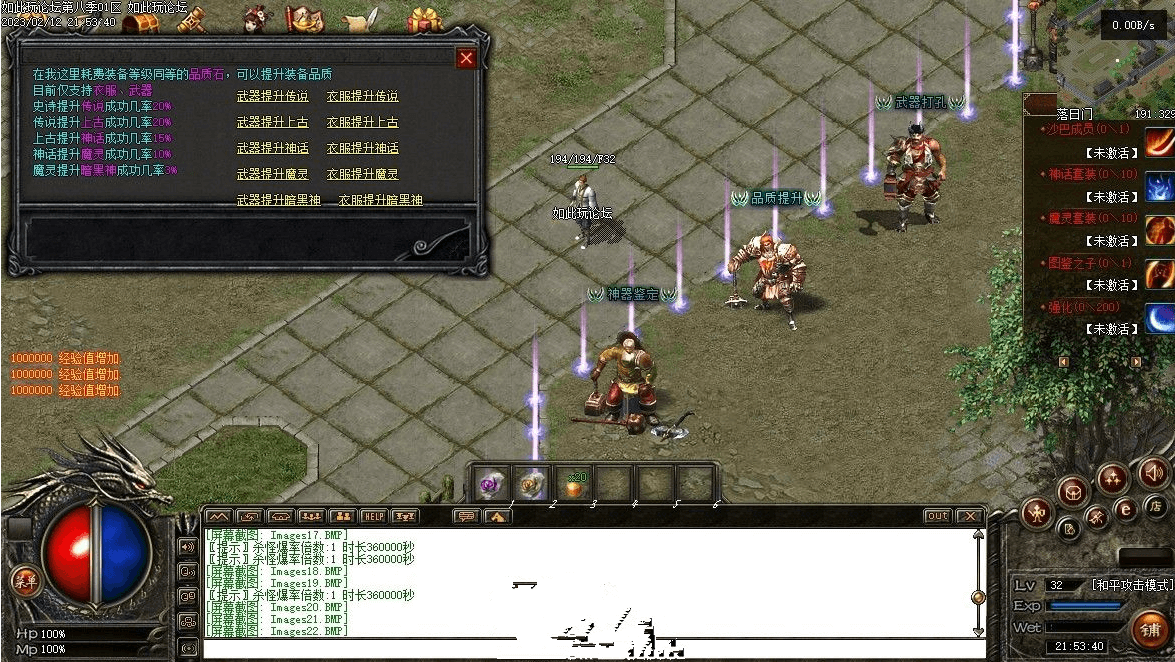Viewport: 1175px width, 662px height.
Task: Click the HELP button on chat bar
Action: (374, 516)
